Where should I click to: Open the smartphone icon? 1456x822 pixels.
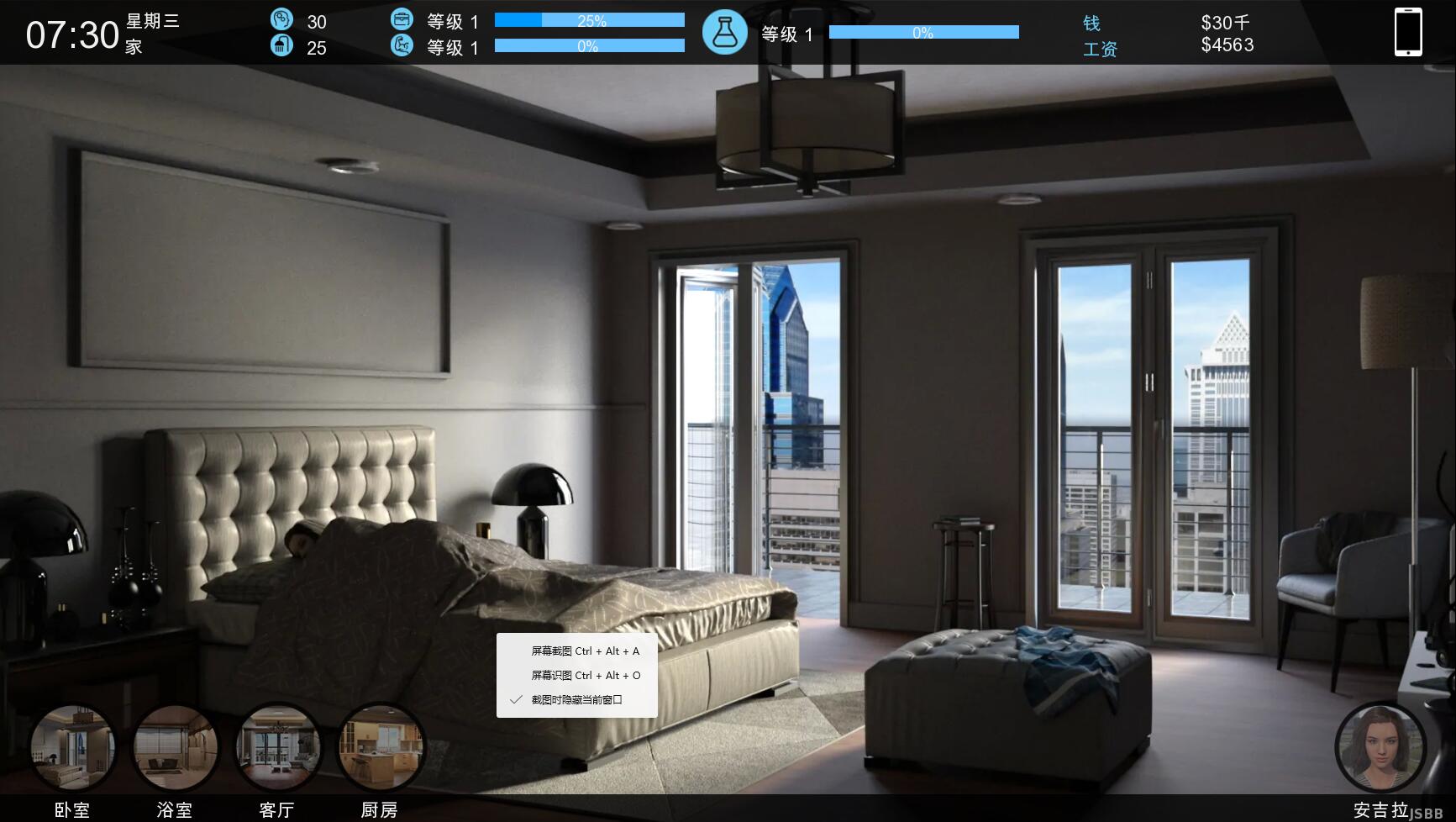(1408, 32)
